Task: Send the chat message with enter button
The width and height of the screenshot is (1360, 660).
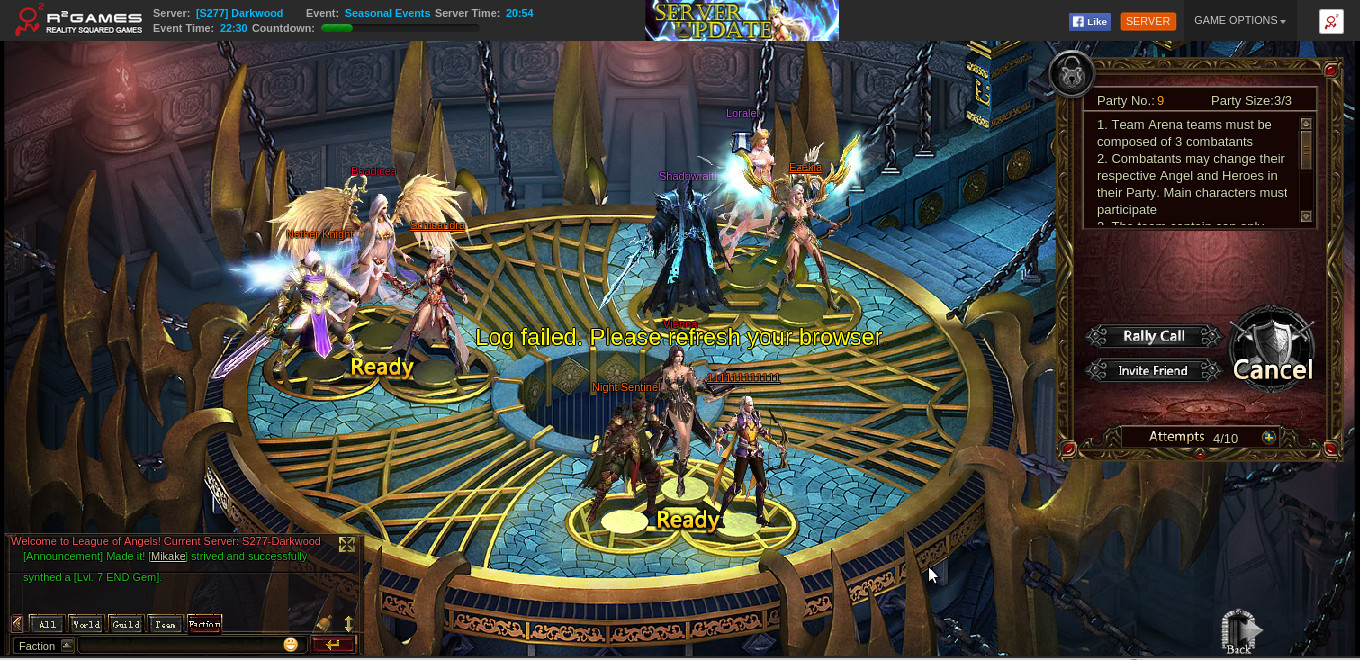Action: [x=333, y=645]
